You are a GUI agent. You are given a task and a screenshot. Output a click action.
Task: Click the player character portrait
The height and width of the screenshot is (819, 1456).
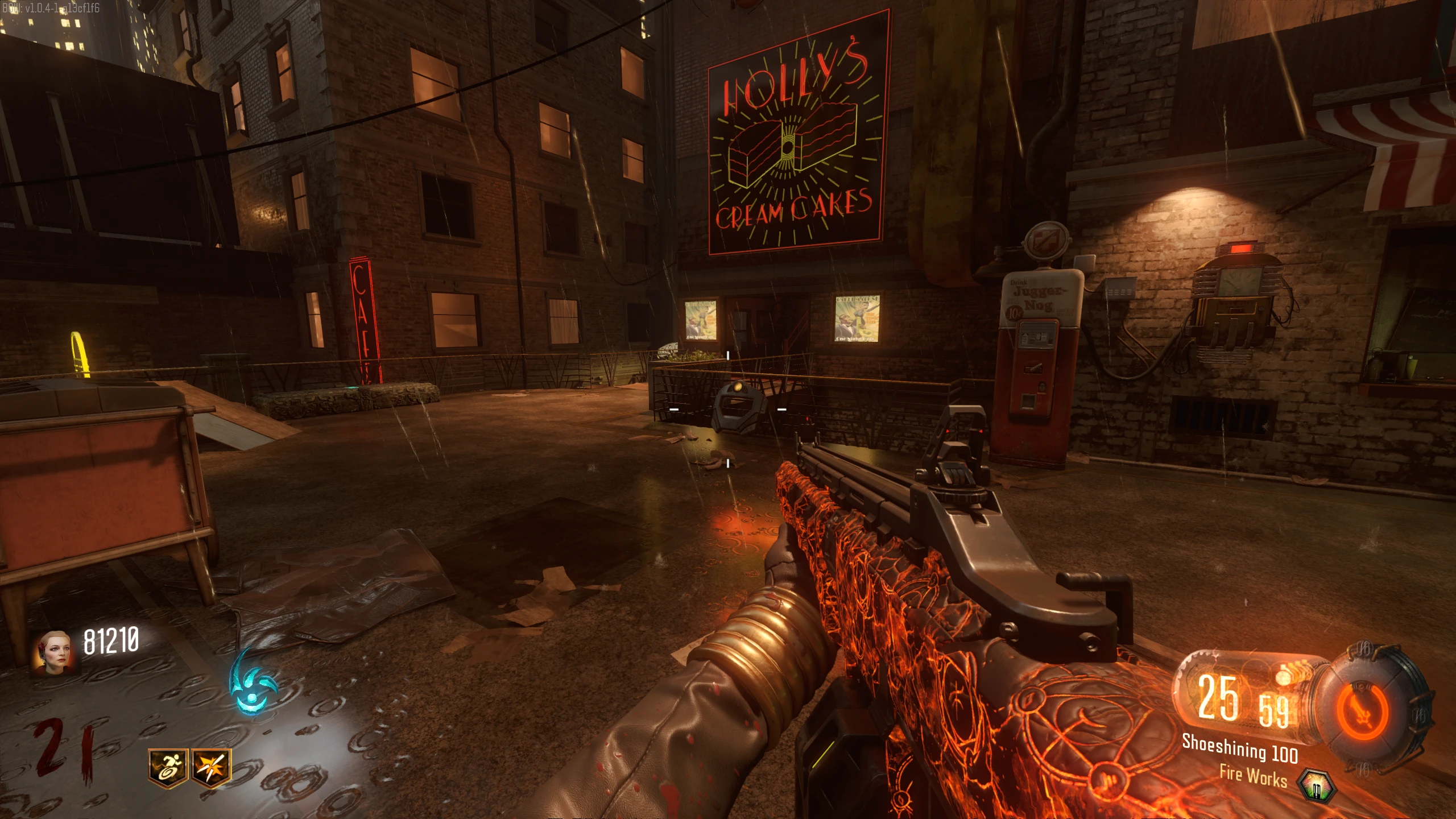point(55,652)
